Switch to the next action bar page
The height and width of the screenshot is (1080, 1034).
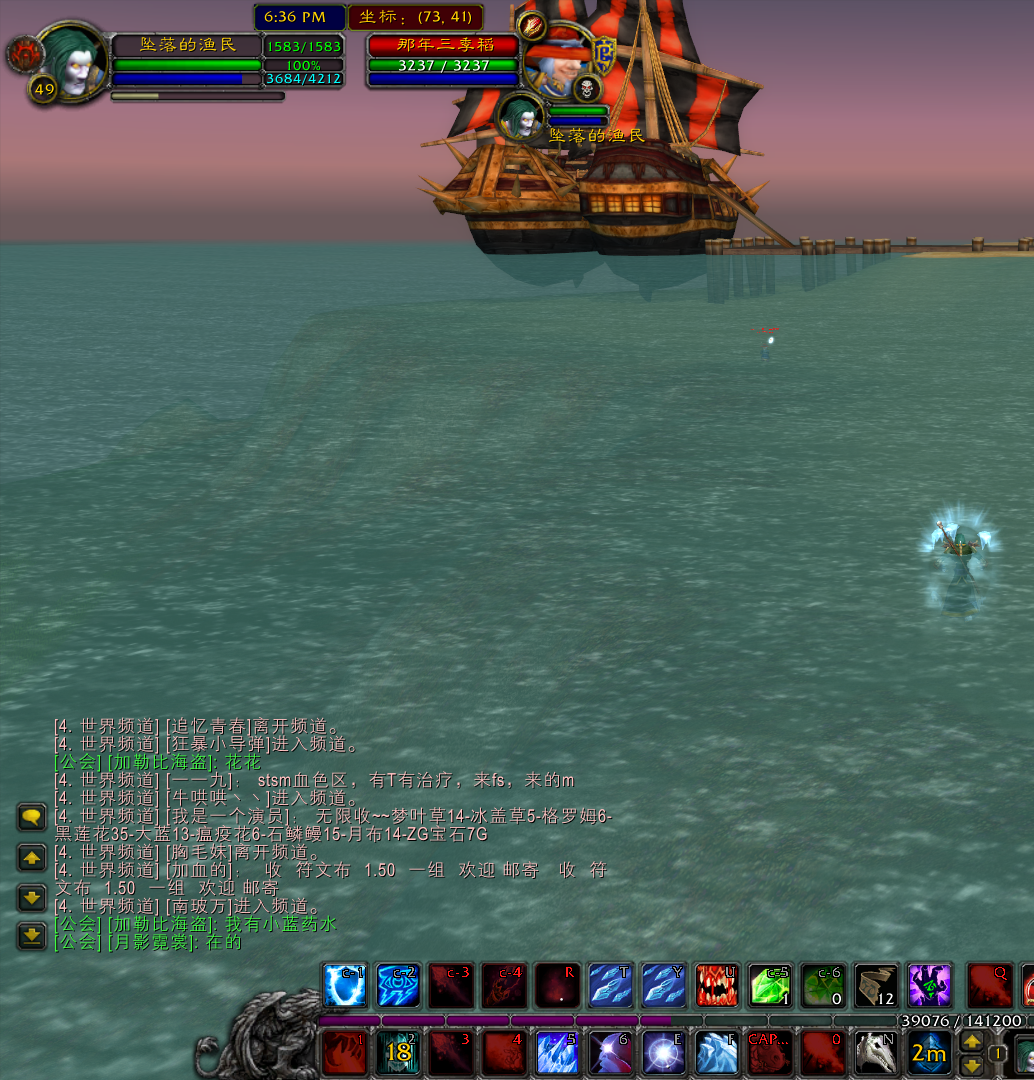click(x=970, y=1041)
